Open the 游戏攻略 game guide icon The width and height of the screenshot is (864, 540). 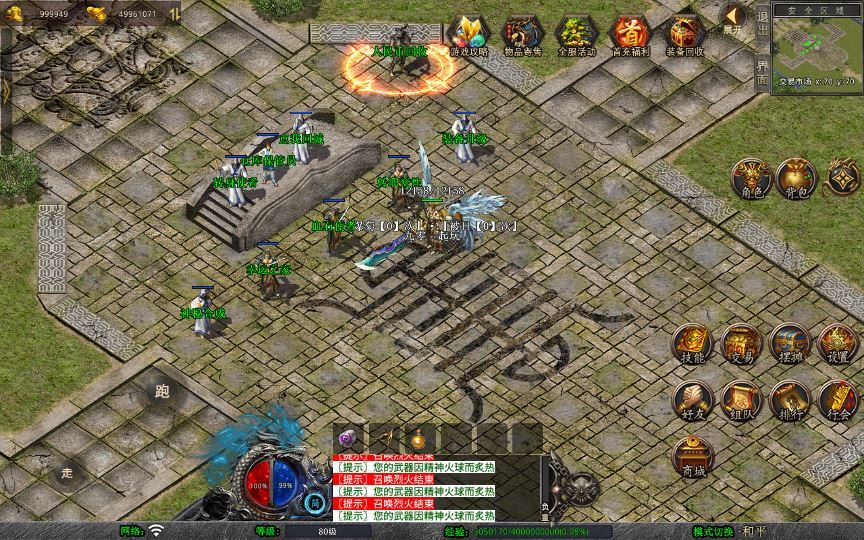467,35
